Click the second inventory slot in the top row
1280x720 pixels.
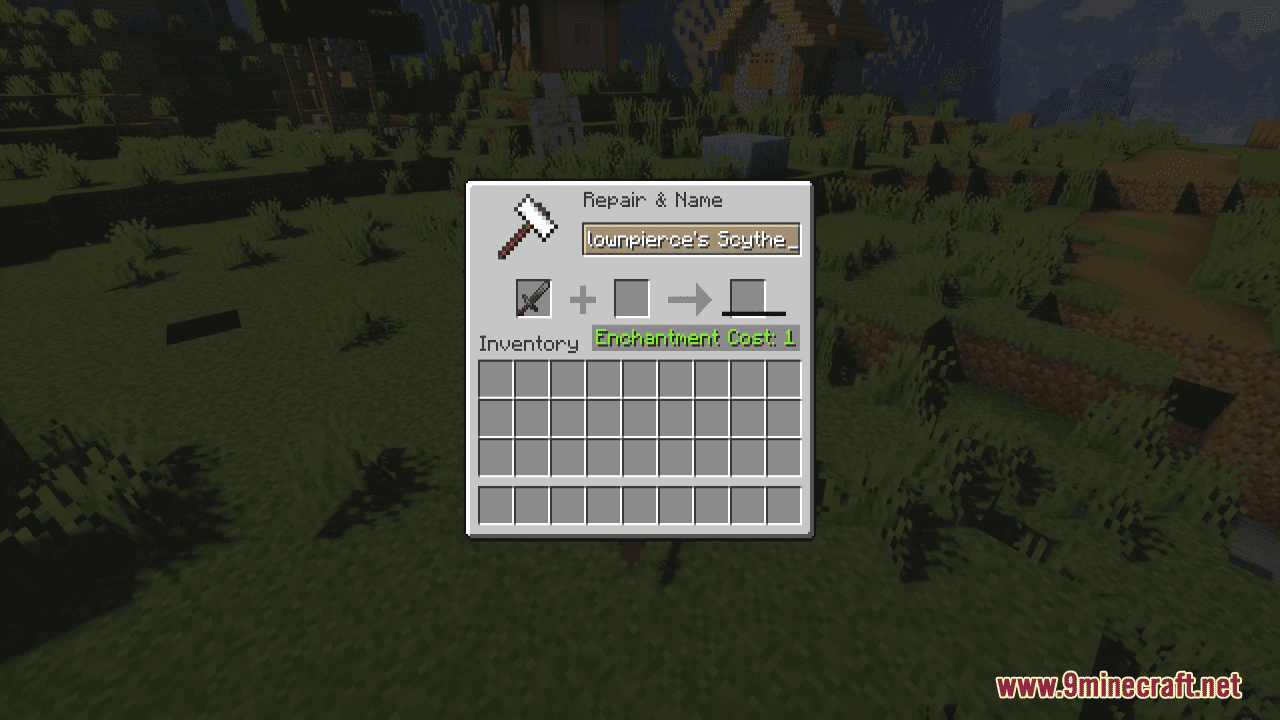[533, 378]
